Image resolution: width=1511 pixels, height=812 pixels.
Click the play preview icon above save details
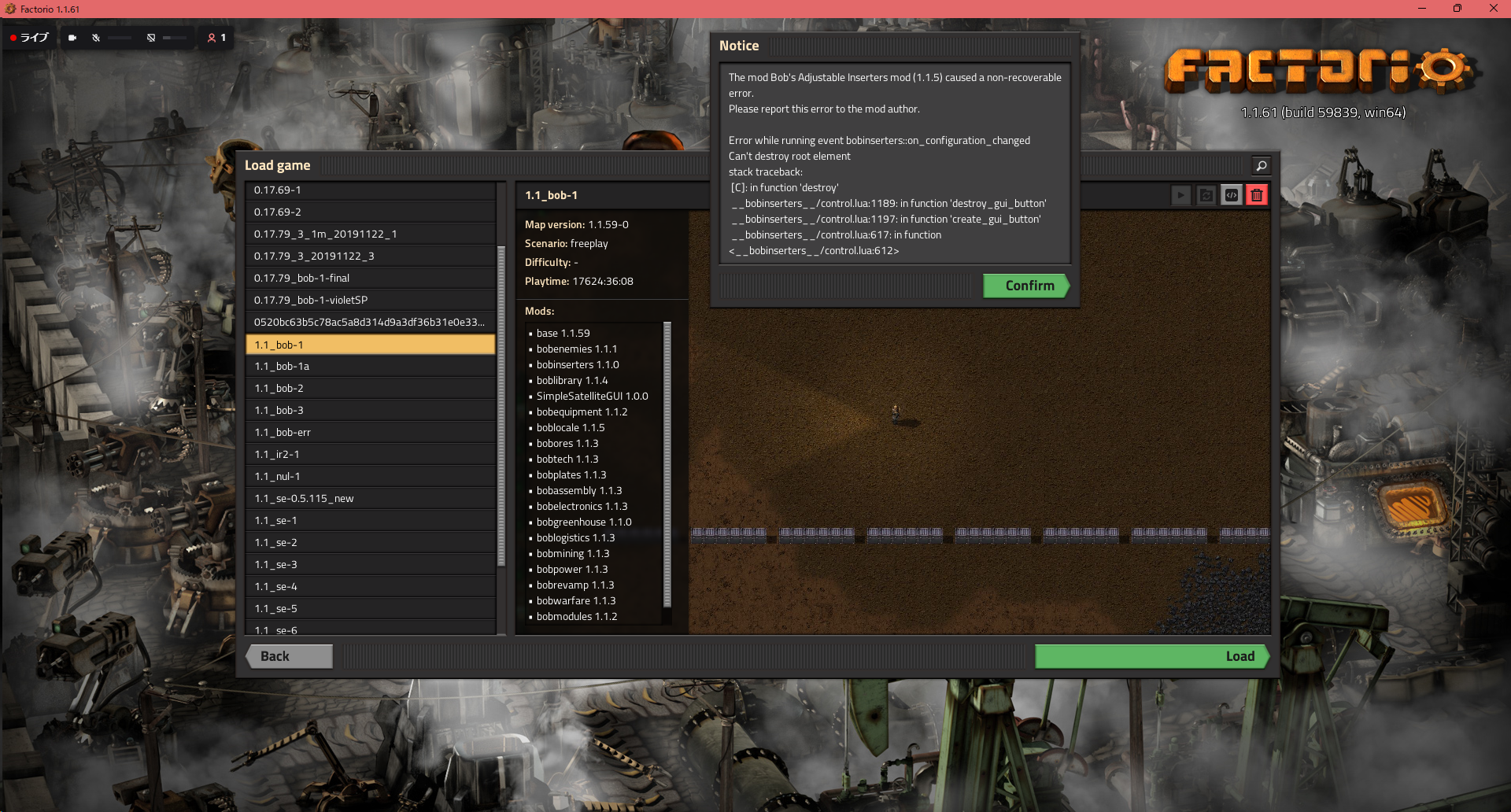(x=1180, y=194)
